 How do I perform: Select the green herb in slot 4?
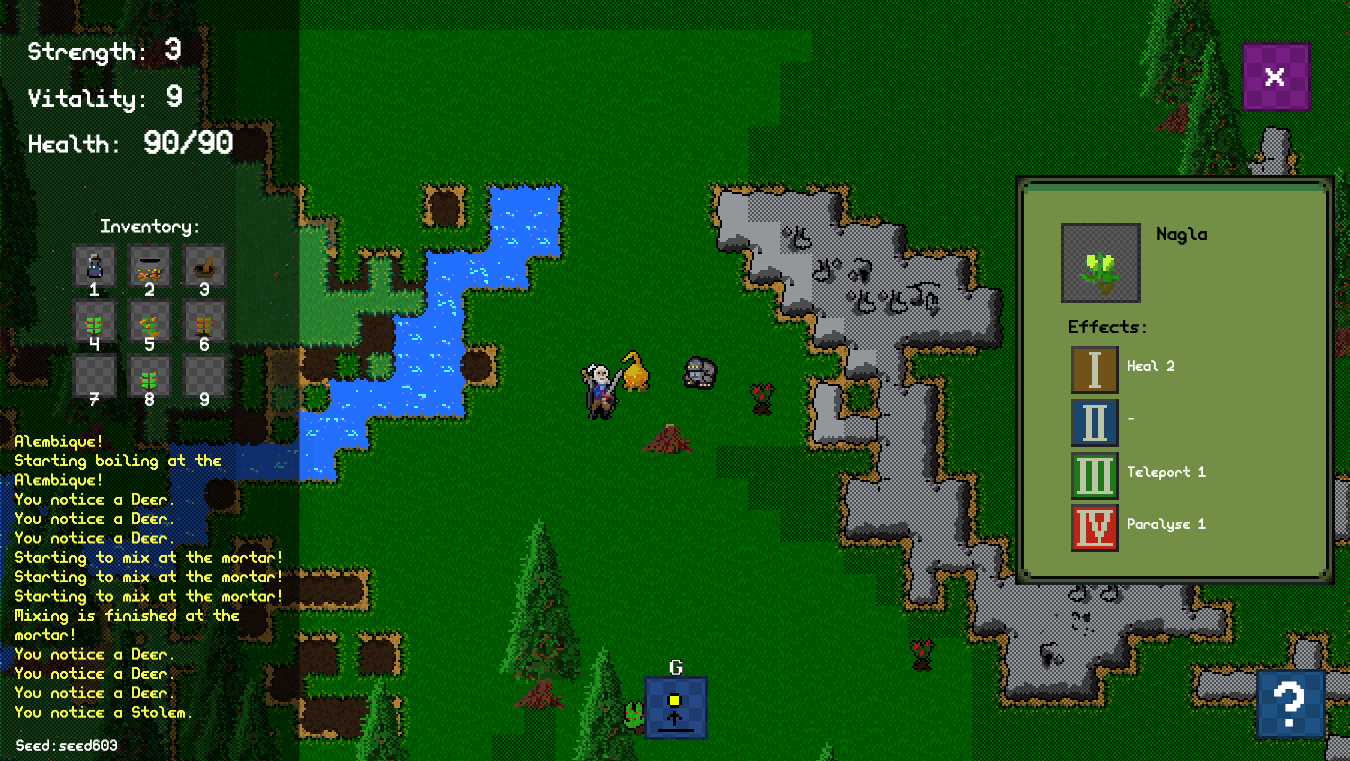(x=95, y=321)
